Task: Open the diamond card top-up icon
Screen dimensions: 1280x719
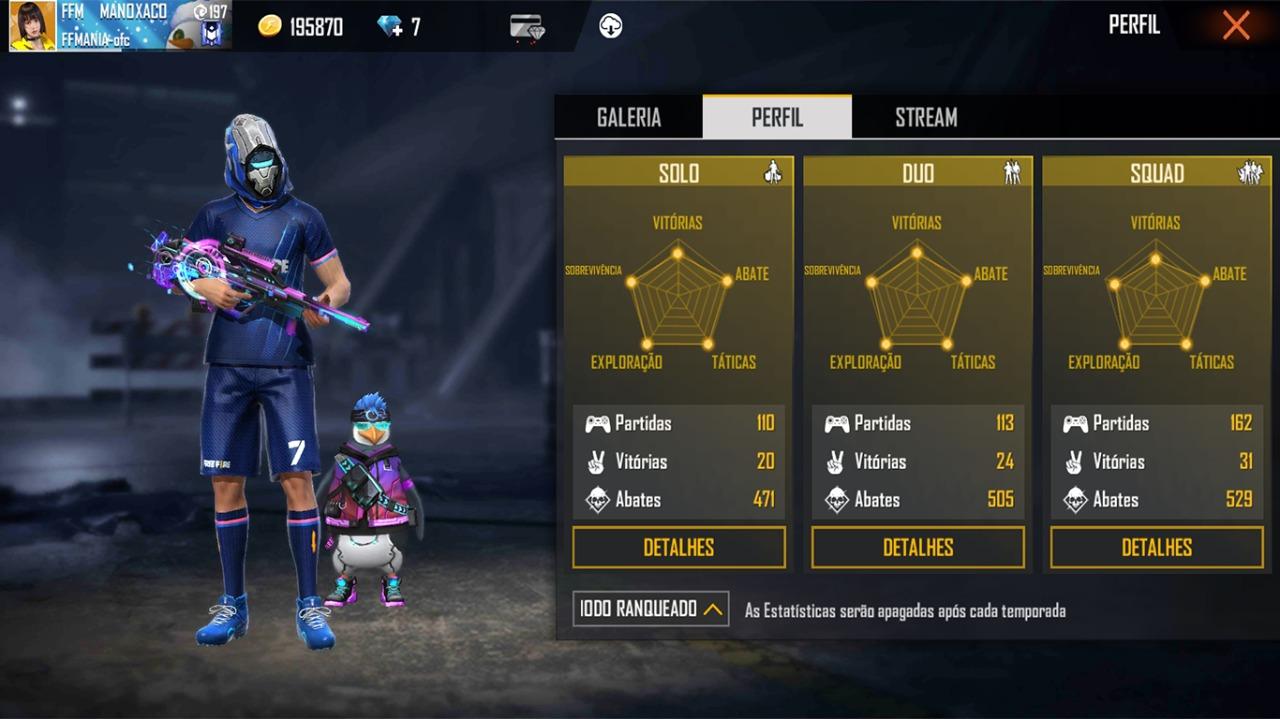Action: (x=527, y=27)
